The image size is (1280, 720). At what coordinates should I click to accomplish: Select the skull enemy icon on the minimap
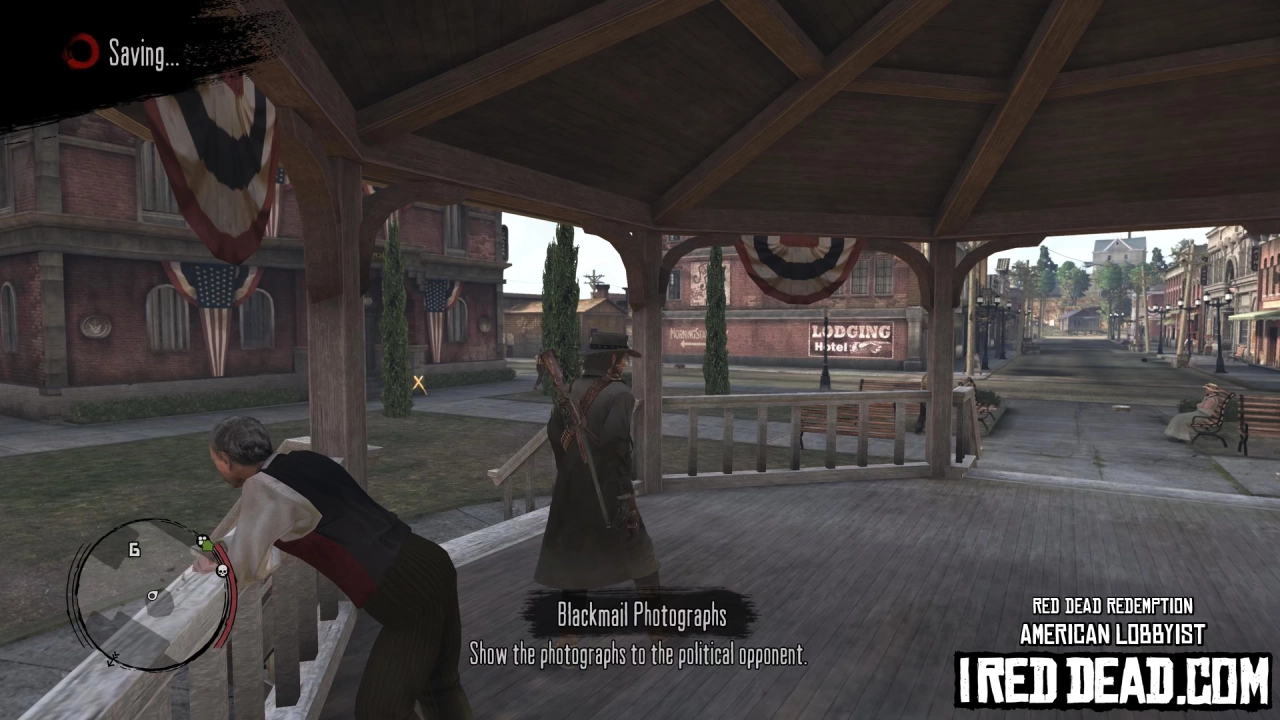222,571
